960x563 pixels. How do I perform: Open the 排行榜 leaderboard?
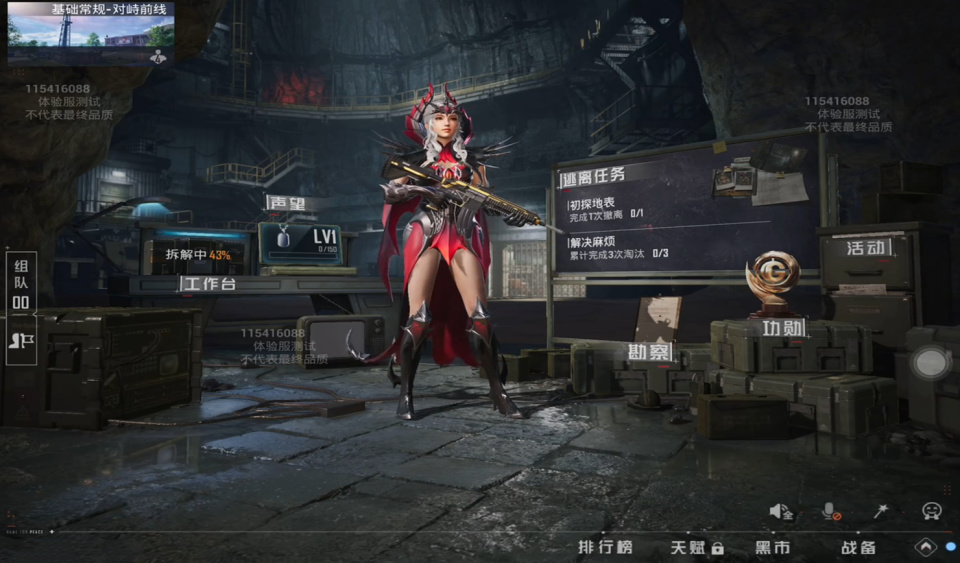[x=605, y=547]
